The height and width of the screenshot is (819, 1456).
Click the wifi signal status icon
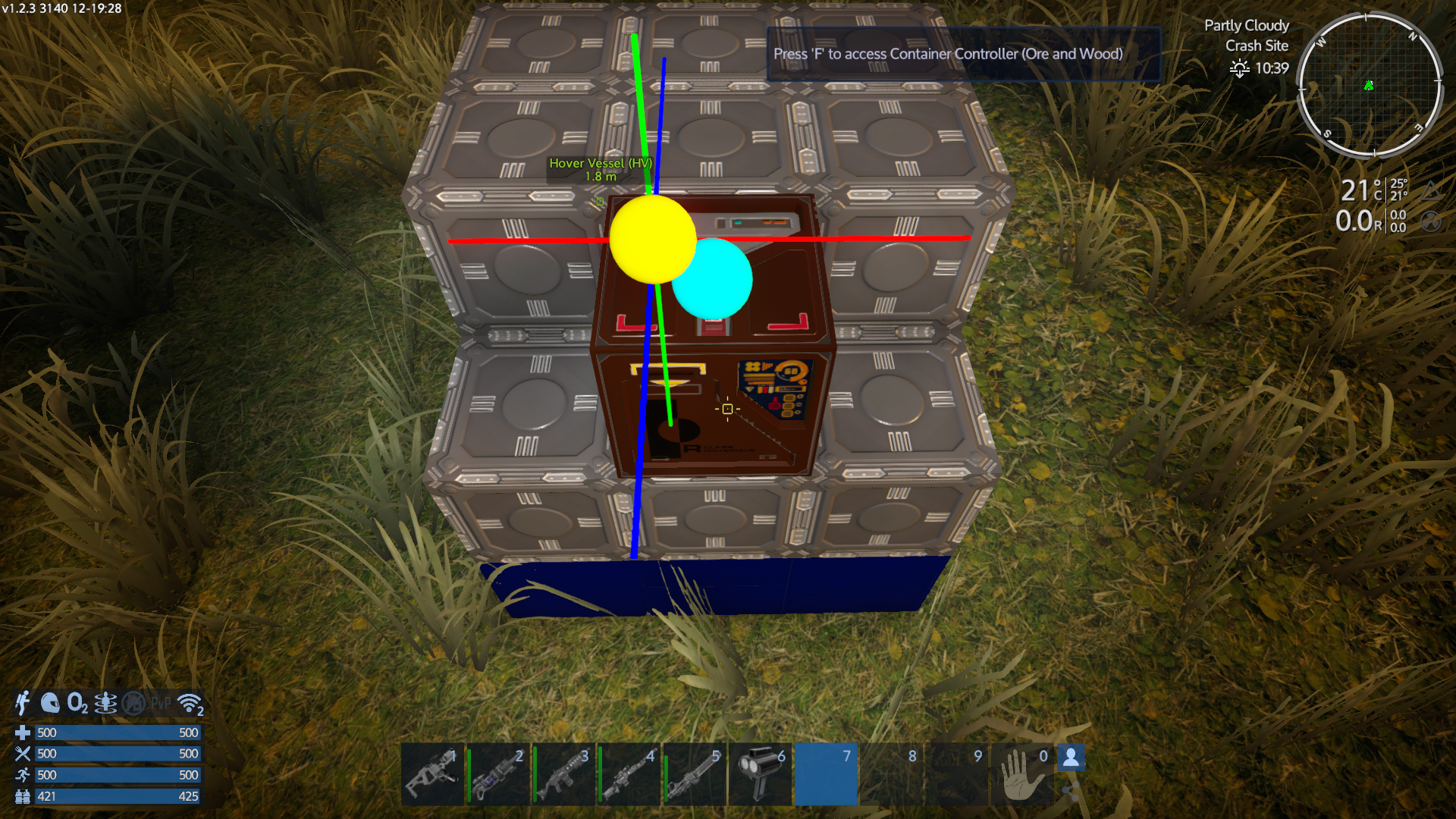(190, 704)
